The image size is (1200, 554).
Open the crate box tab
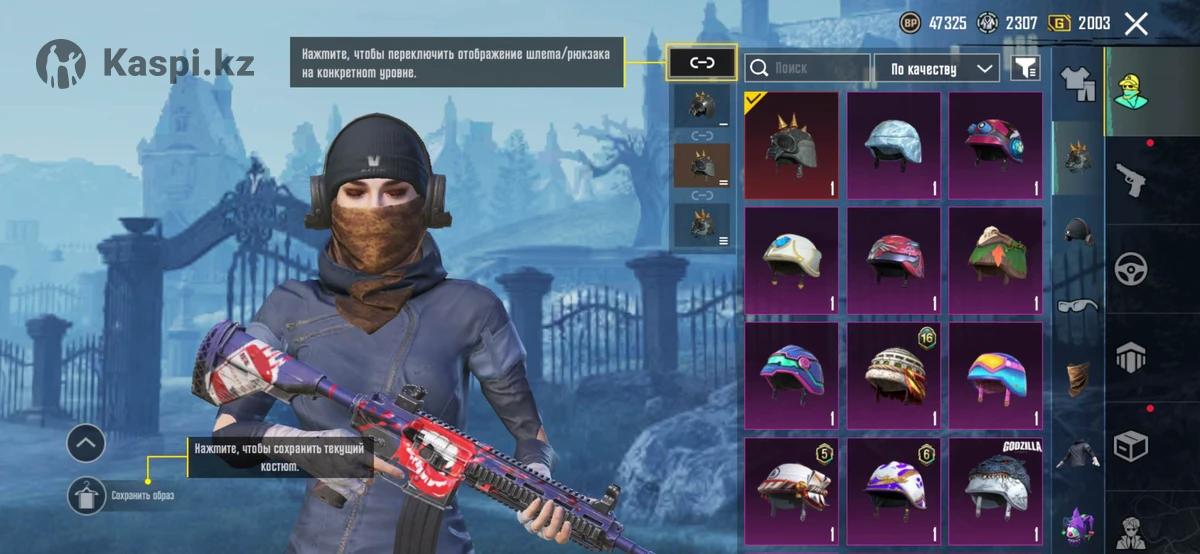click(x=1130, y=444)
